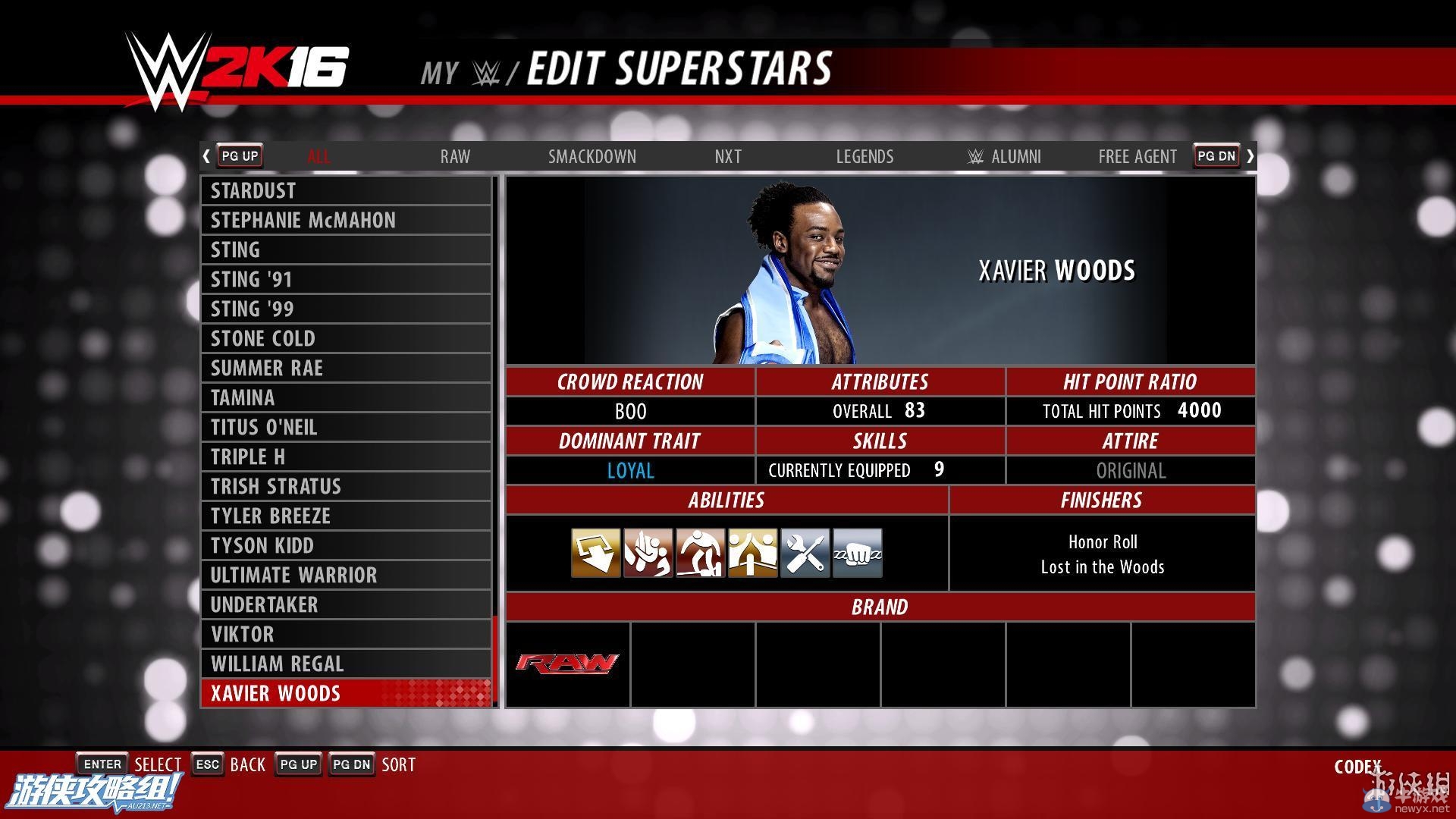
Task: Toggle the LOYAL dominant trait
Action: (629, 470)
